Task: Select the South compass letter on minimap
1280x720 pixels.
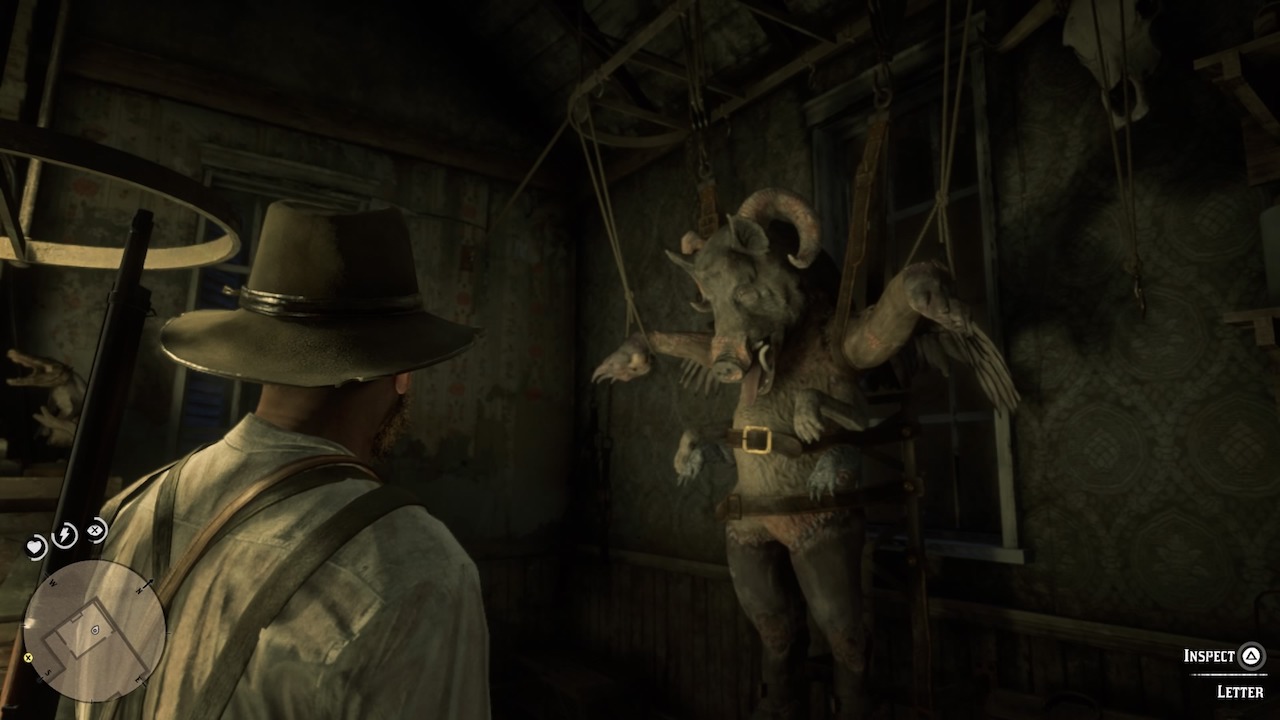Action: click(x=47, y=673)
